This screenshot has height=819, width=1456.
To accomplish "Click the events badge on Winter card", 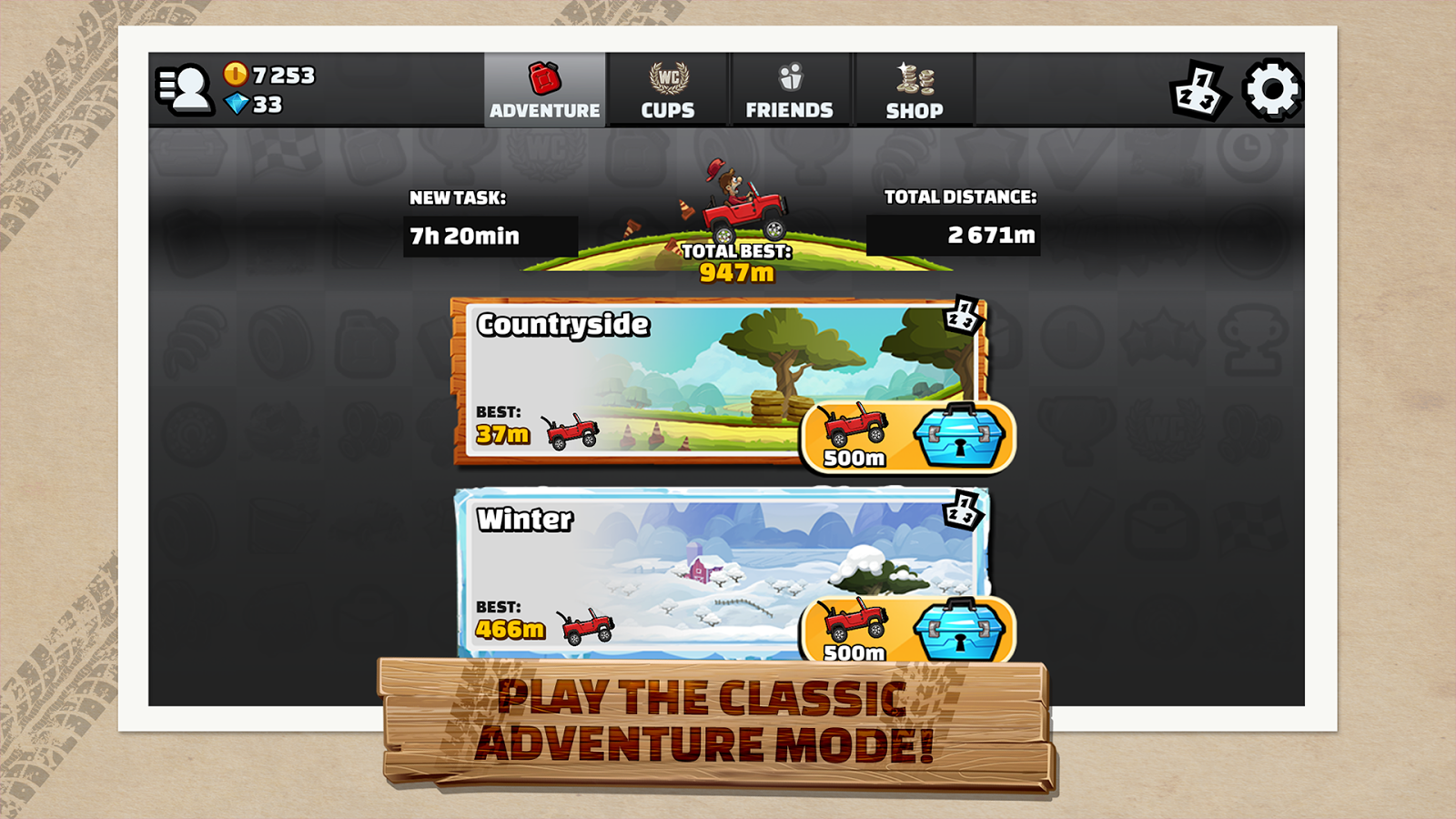I will pos(964,508).
